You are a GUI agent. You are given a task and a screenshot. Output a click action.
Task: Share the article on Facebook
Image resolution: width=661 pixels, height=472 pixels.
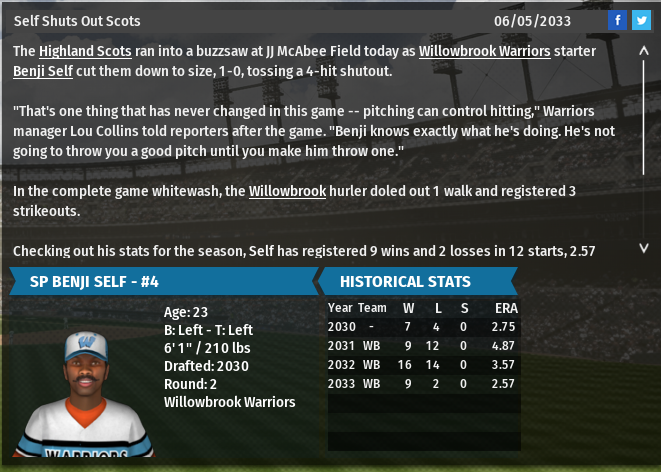click(x=617, y=20)
